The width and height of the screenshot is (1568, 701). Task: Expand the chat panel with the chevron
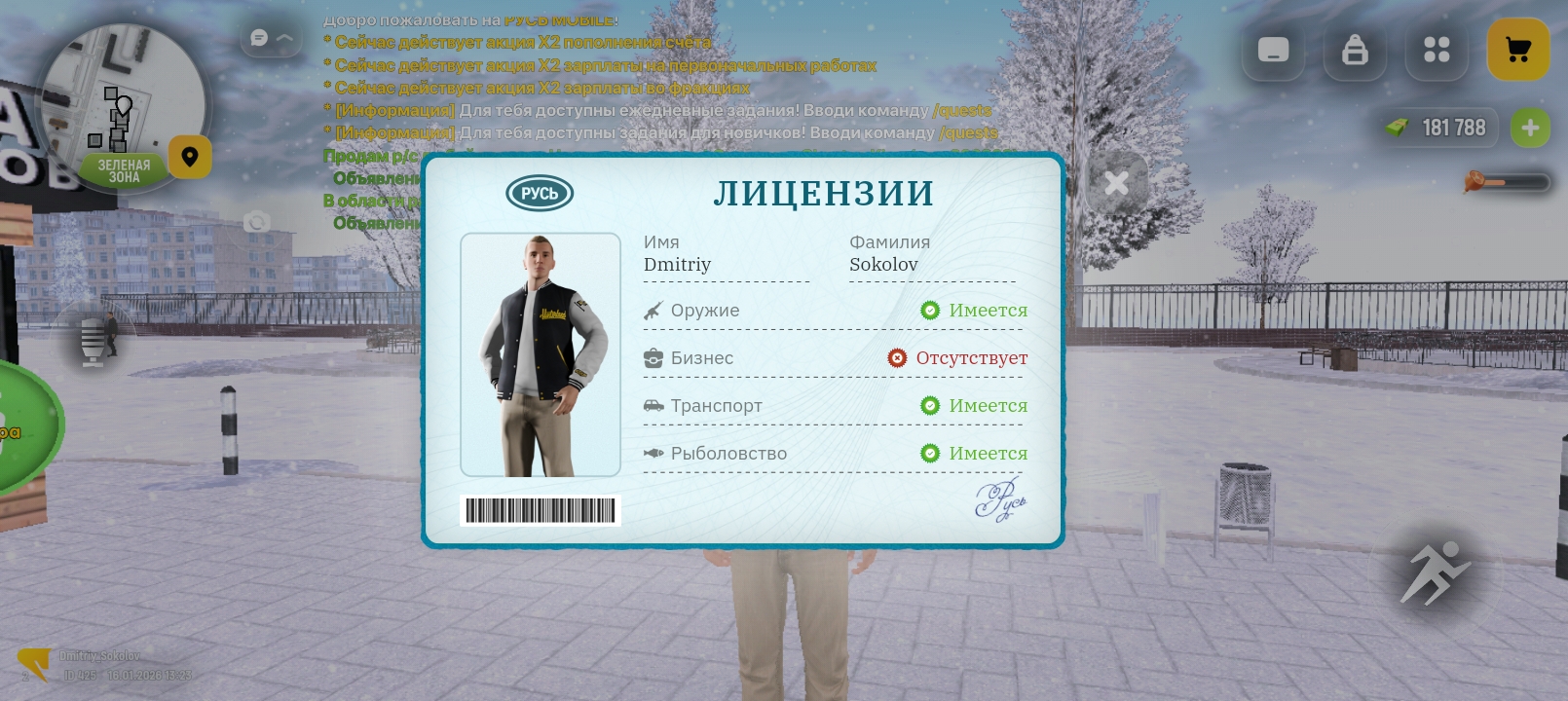point(284,37)
